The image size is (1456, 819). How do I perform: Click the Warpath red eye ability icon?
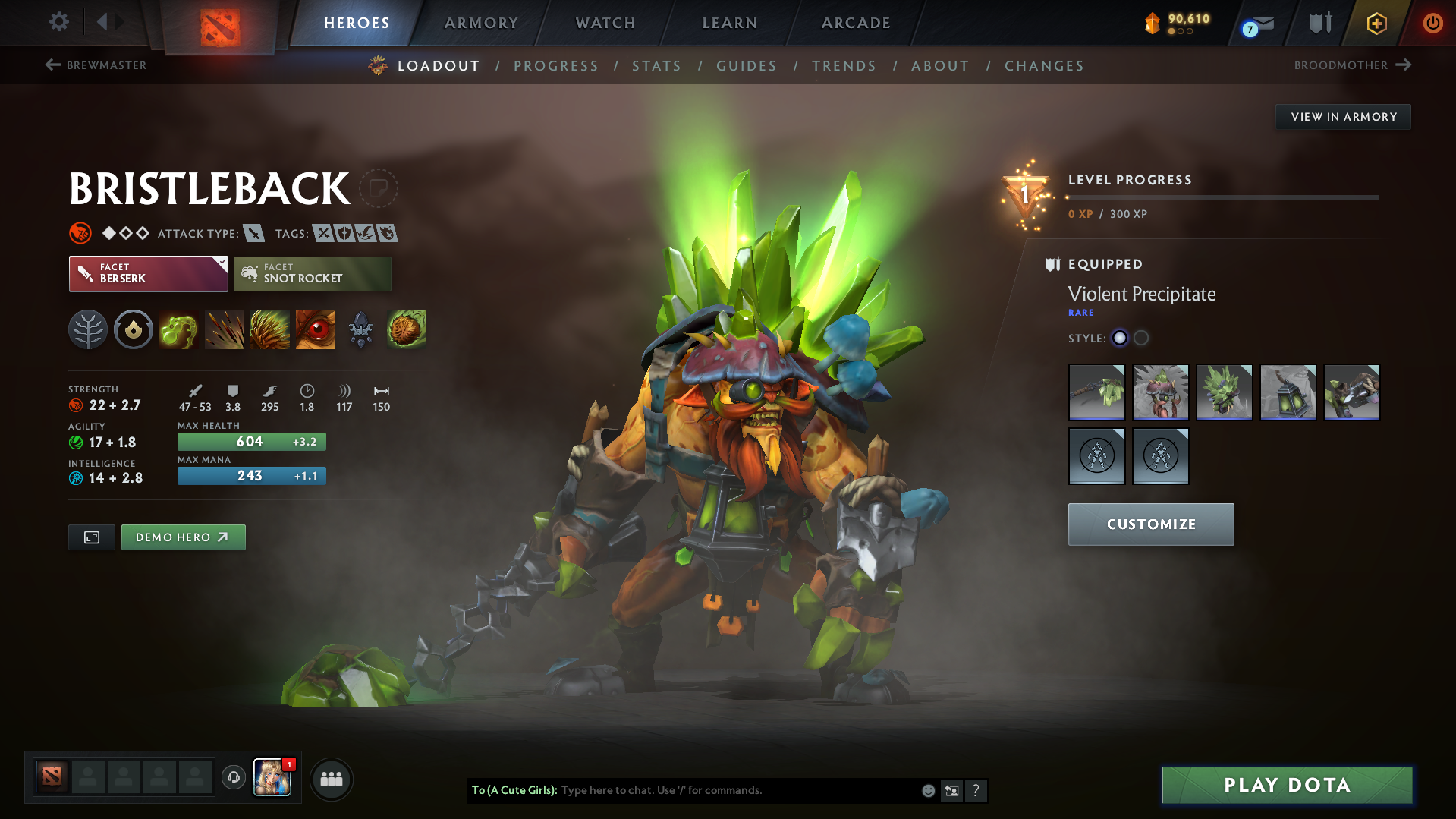pos(316,329)
